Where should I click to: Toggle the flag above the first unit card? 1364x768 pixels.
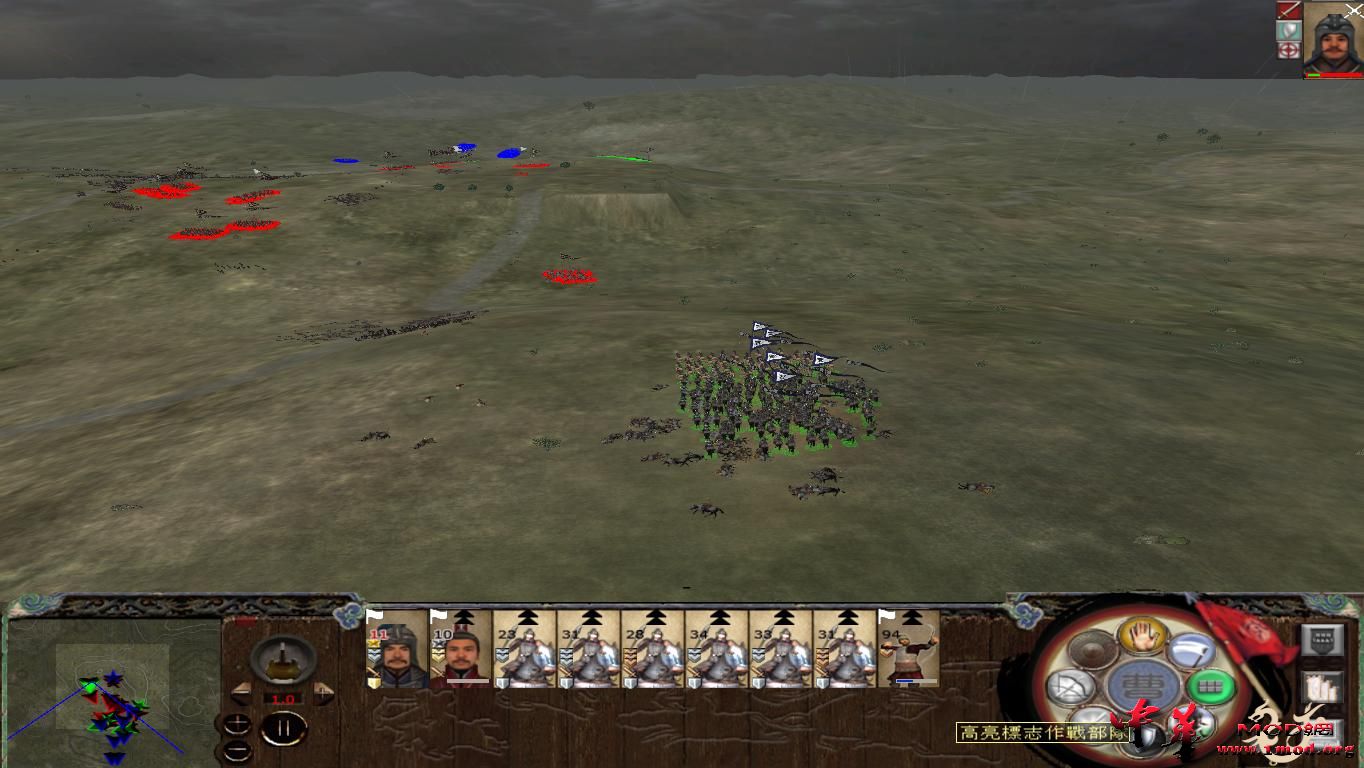coord(375,613)
